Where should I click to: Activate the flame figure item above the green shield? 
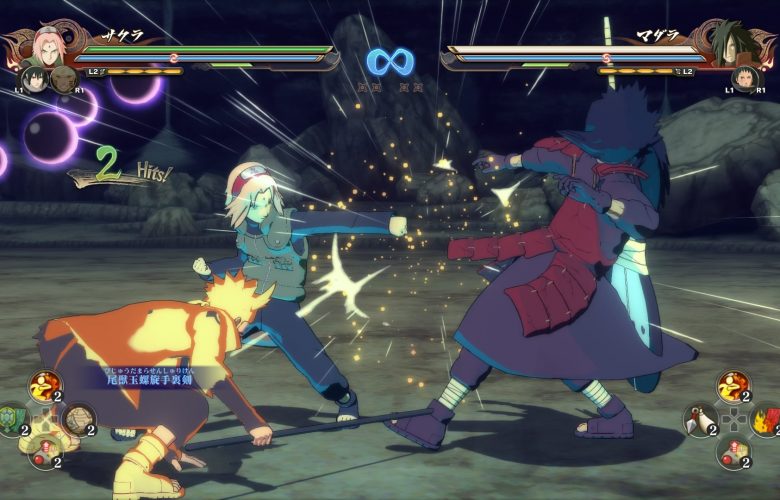point(44,385)
